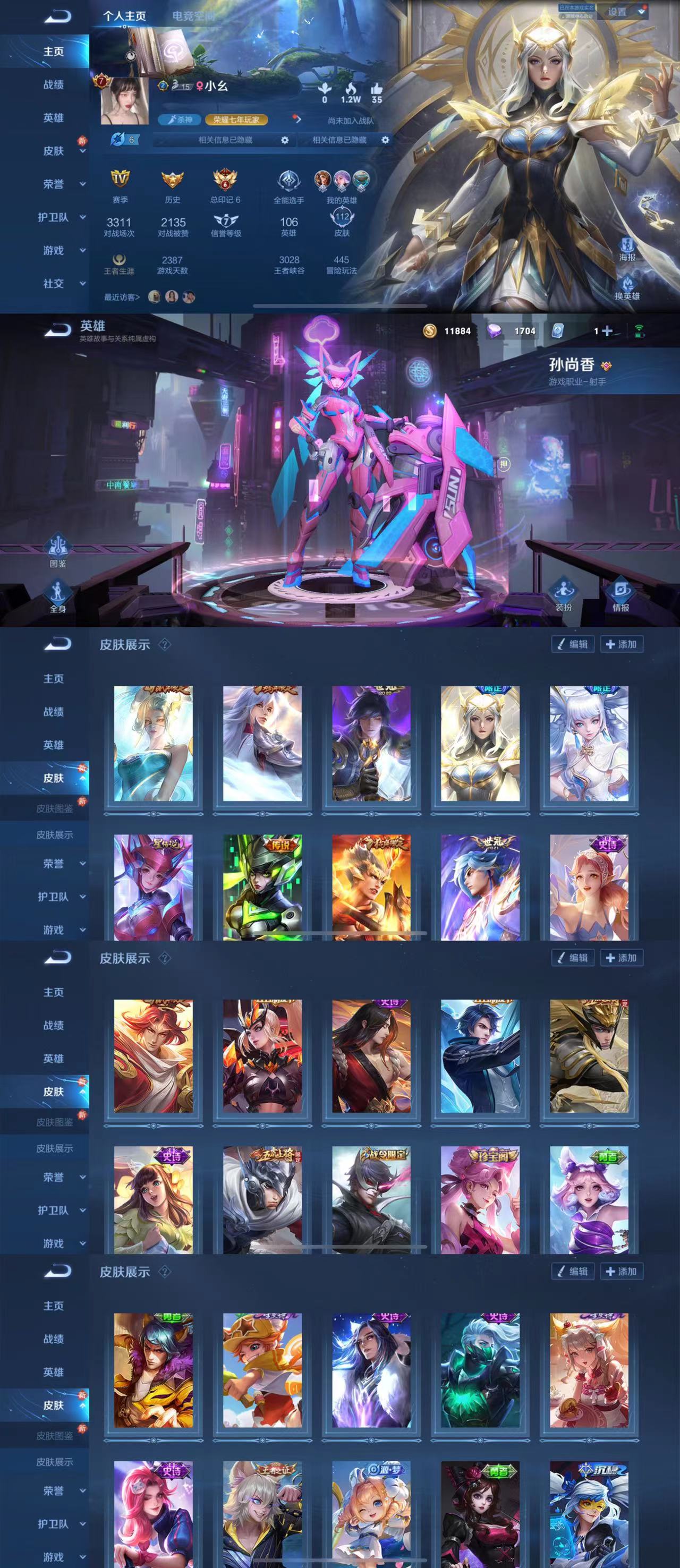This screenshot has width=680, height=1568.
Task: Select the 王者之证 skin card
Action: [262, 1513]
